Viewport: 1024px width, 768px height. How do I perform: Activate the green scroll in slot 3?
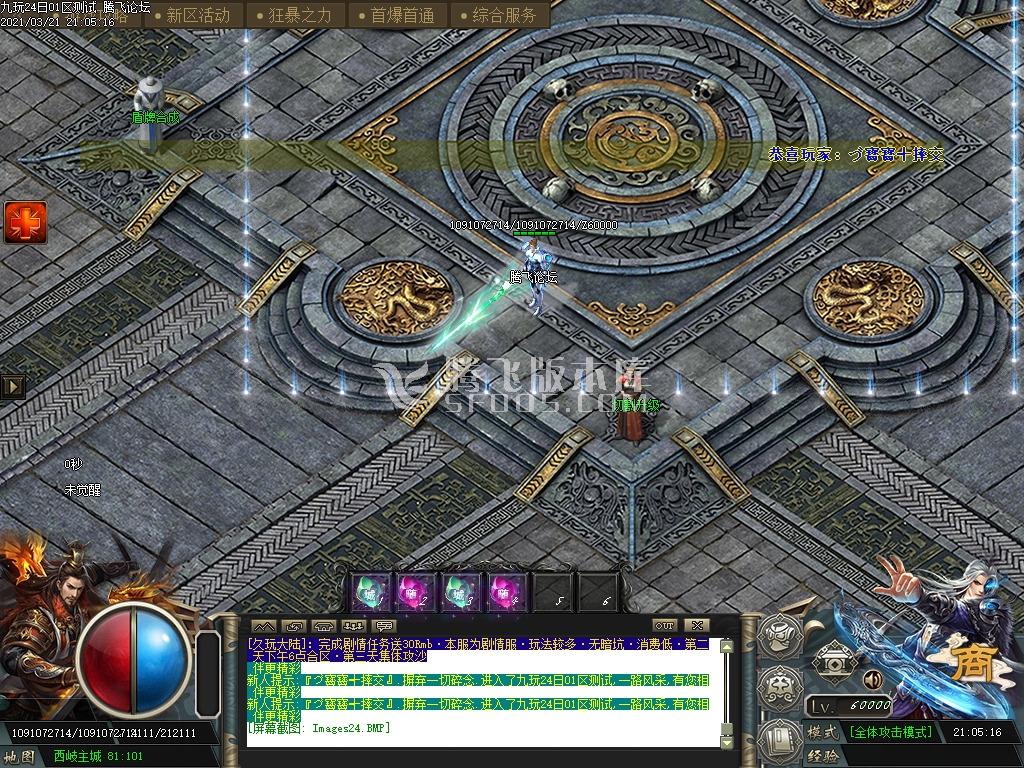459,593
